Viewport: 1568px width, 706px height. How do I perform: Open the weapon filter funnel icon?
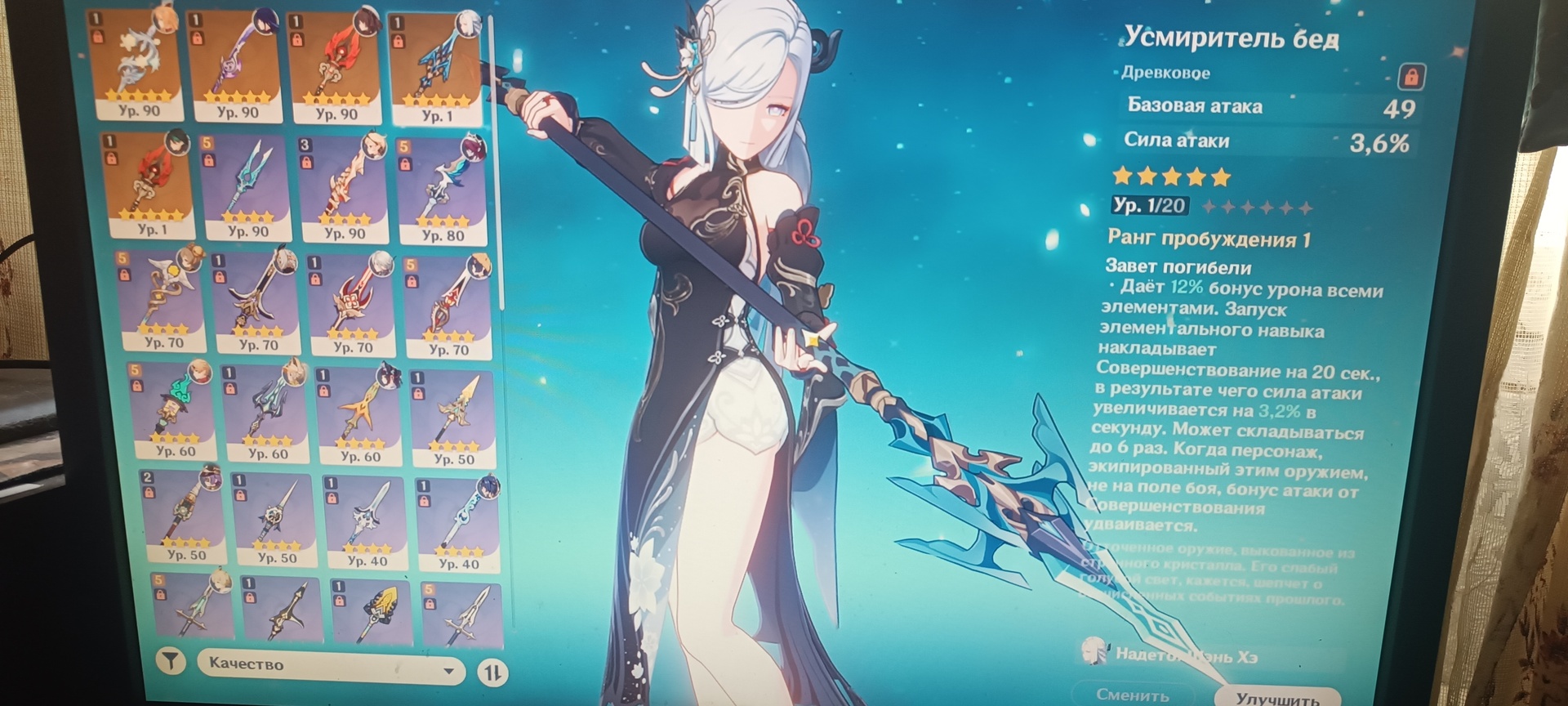coord(171,661)
